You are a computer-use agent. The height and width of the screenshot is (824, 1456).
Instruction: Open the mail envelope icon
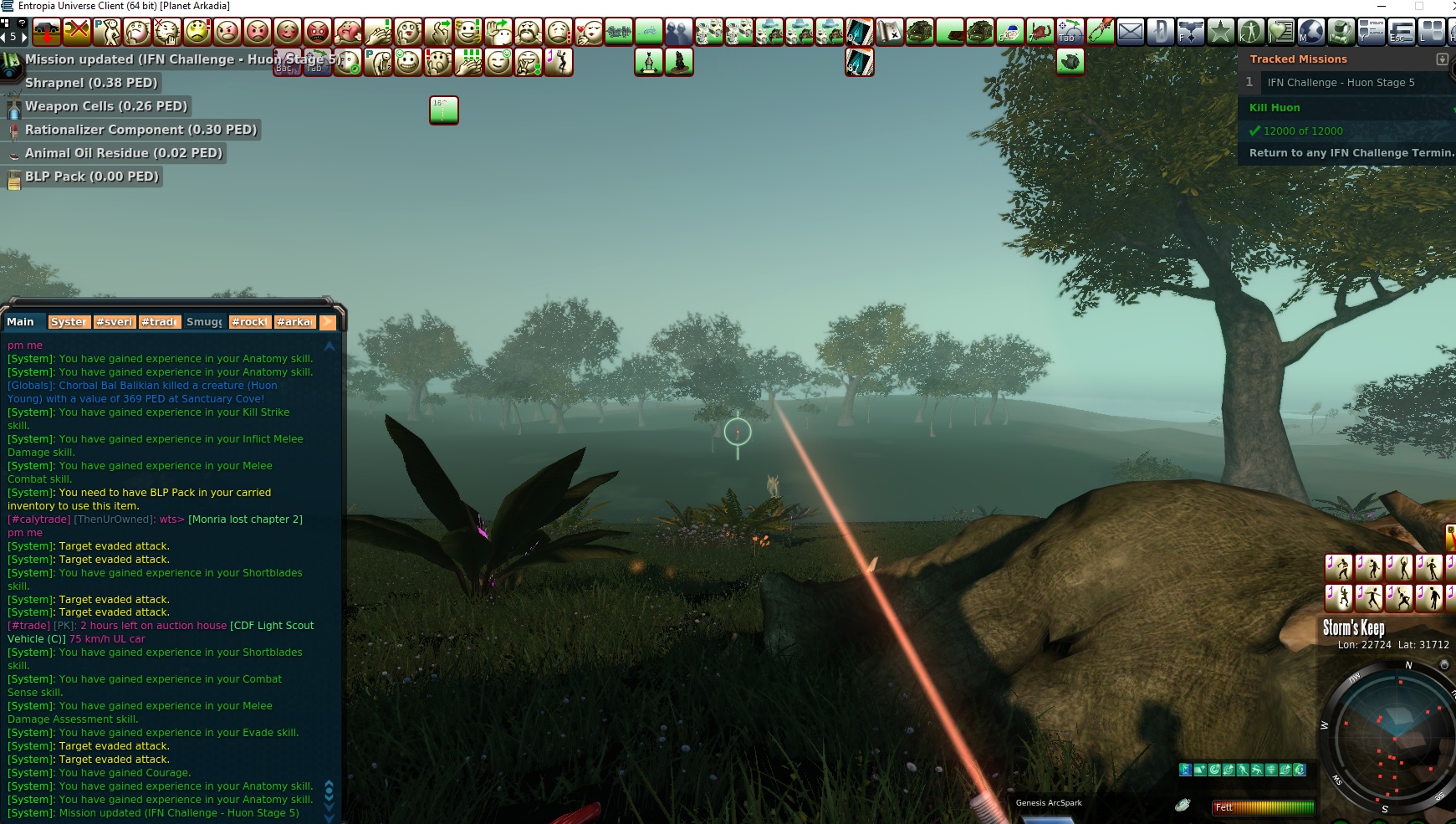coord(1130,33)
